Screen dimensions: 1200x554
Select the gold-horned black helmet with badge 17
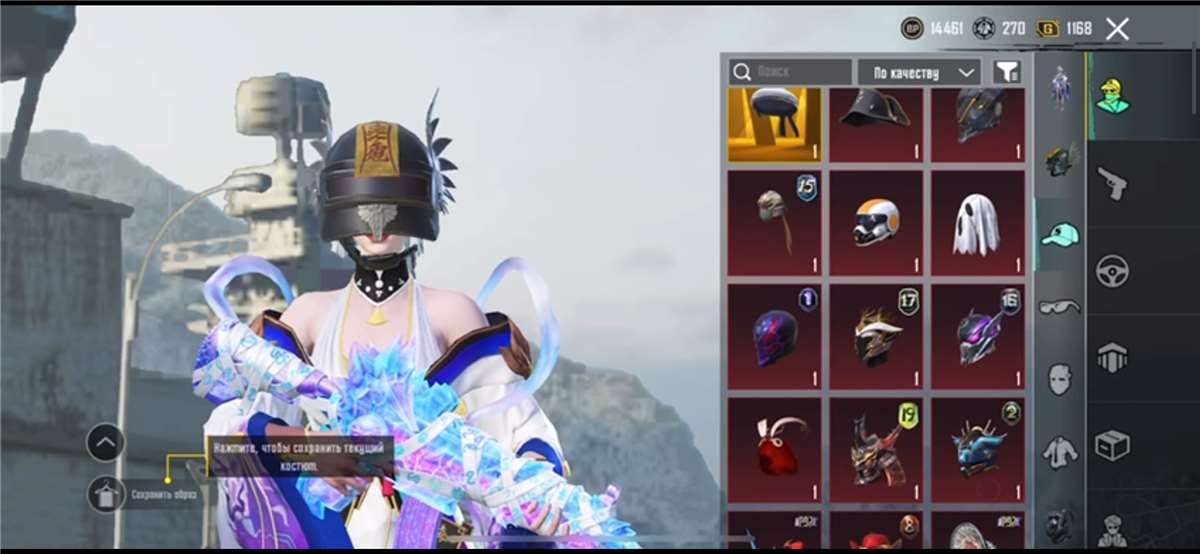876,337
